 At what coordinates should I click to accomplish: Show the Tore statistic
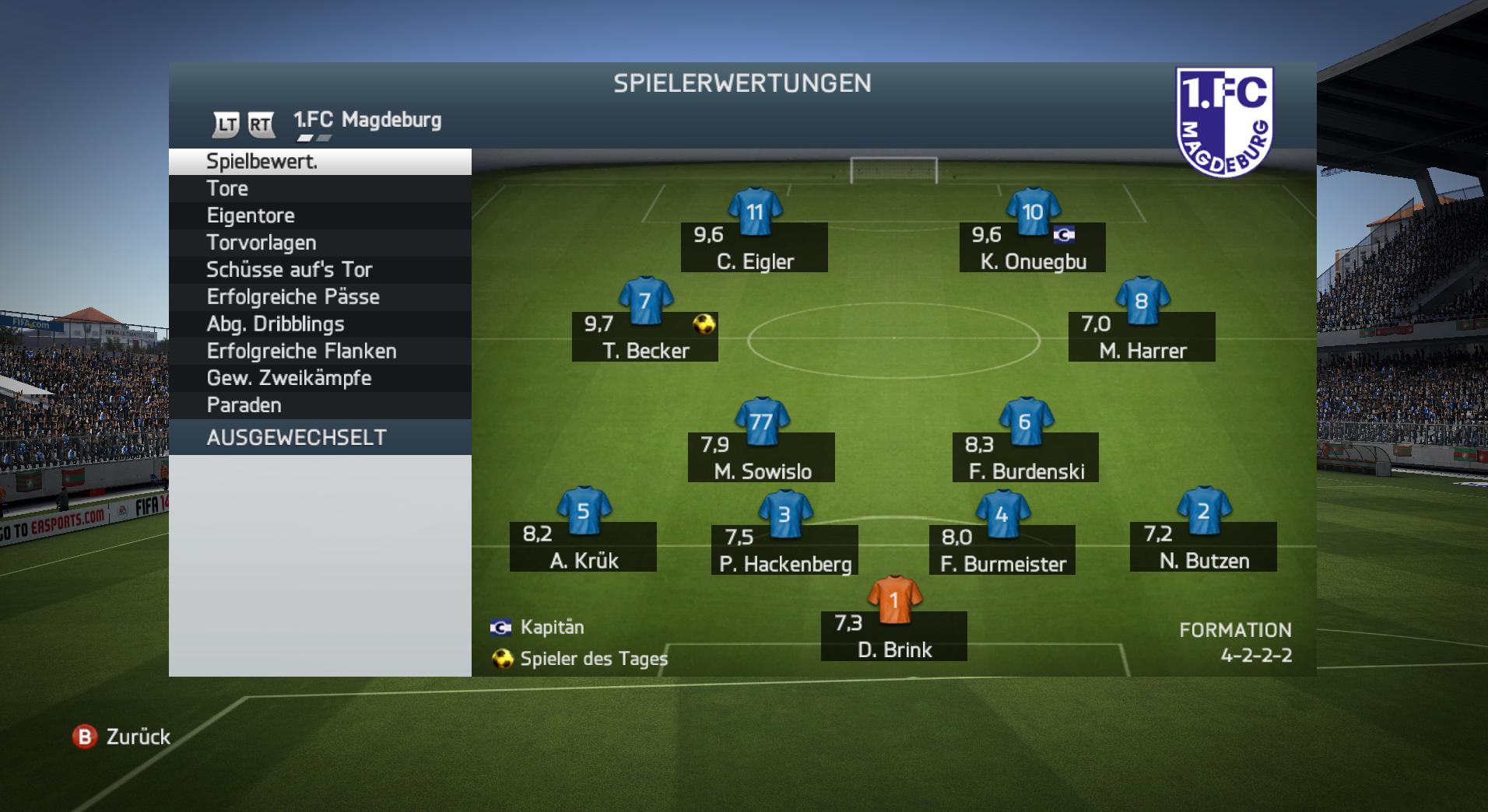[x=319, y=188]
